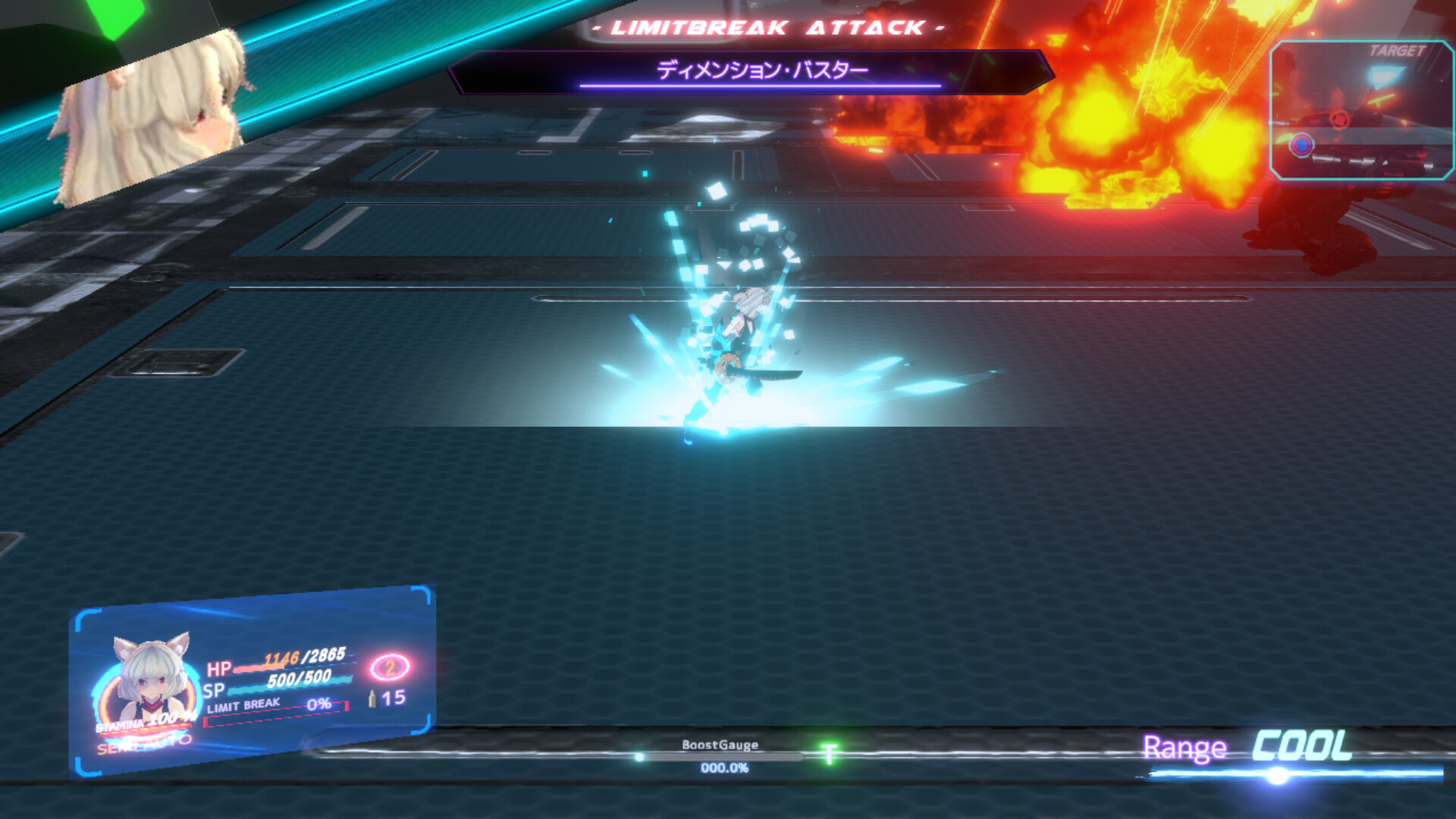This screenshot has width=1456, height=819.
Task: Click the red reticle icon on the target panel
Action: pos(1340,118)
